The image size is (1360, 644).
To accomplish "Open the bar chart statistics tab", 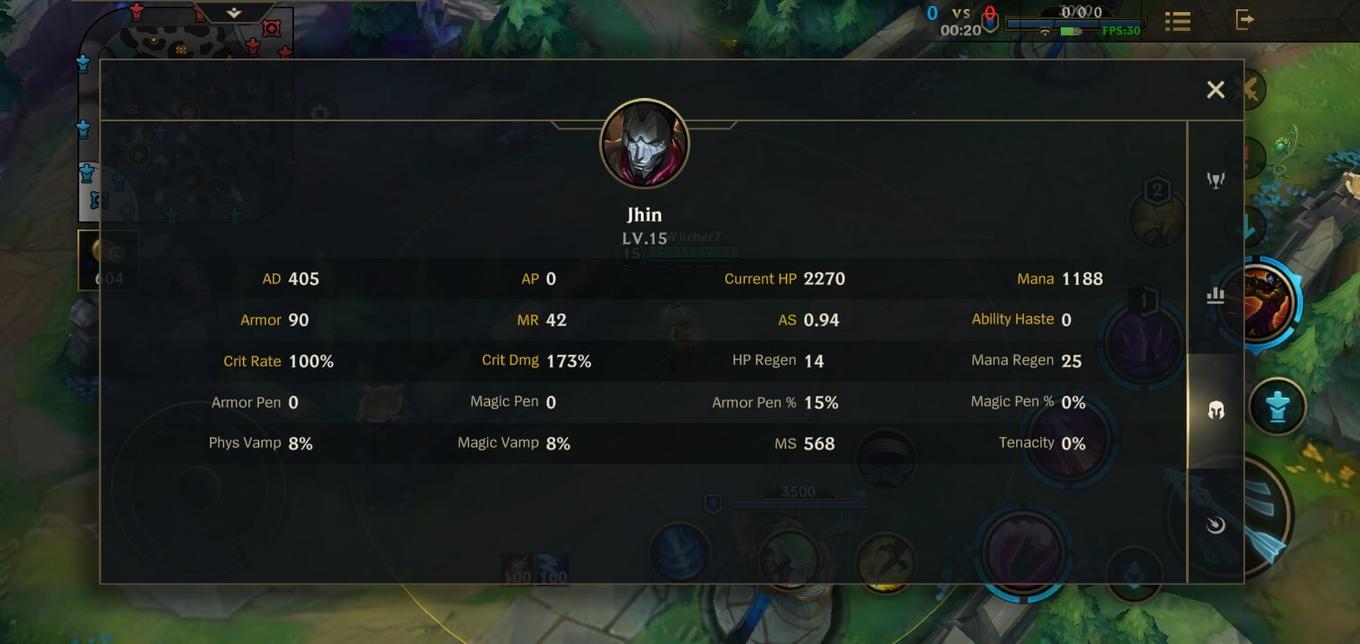I will [x=1216, y=295].
